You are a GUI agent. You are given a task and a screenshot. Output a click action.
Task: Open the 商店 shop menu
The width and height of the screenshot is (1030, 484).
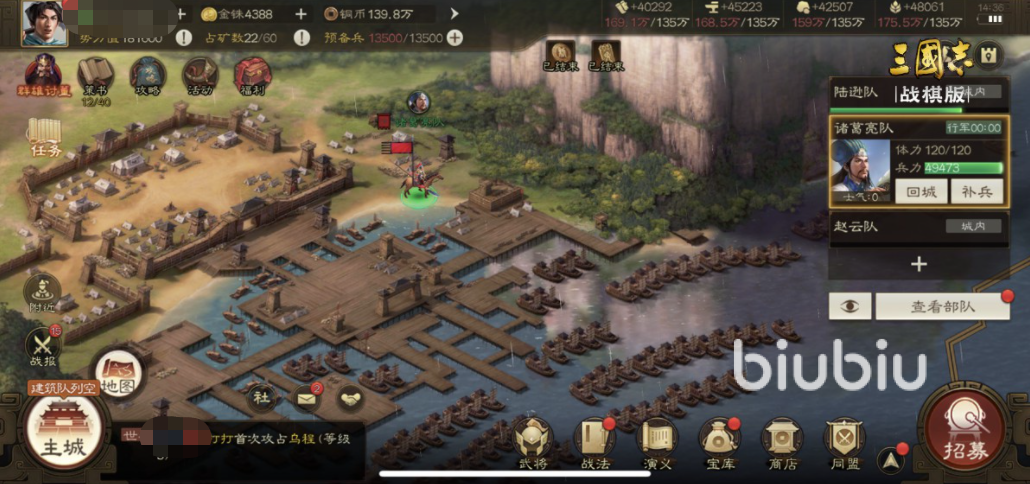click(x=782, y=442)
